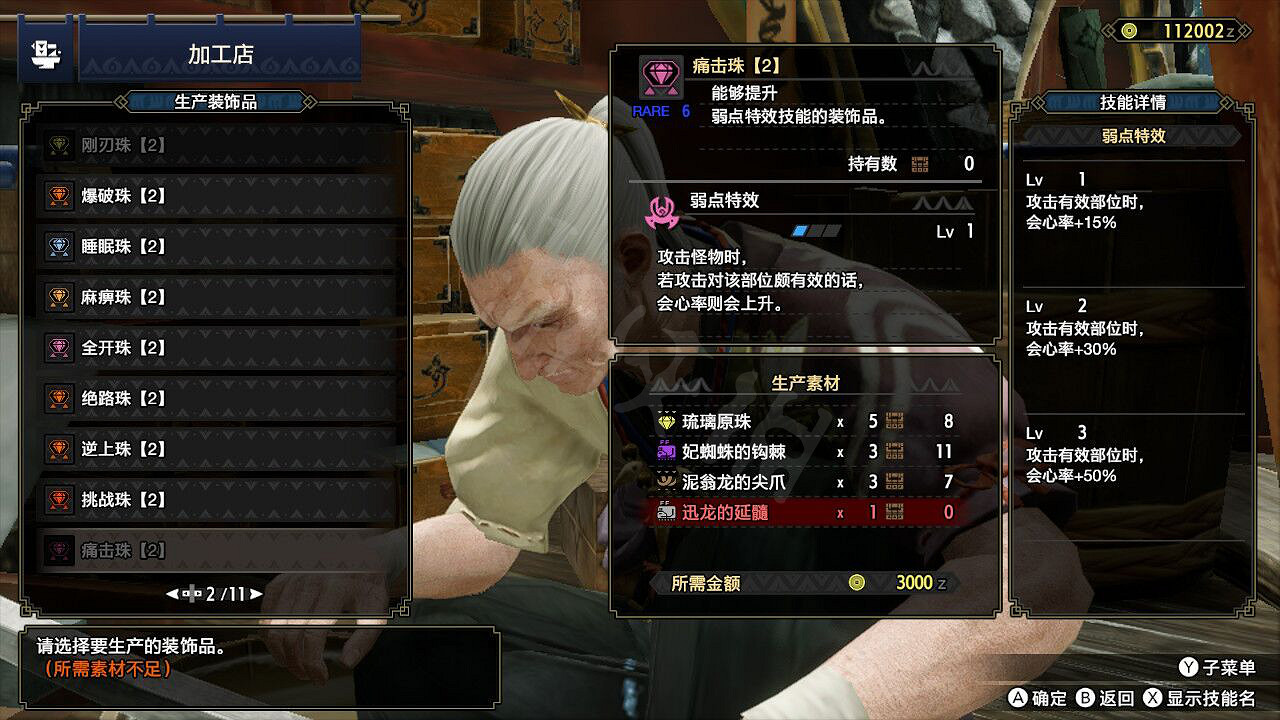Click the 痛击珠【2】 decoration gem icon
The width and height of the screenshot is (1280, 720).
pos(57,551)
